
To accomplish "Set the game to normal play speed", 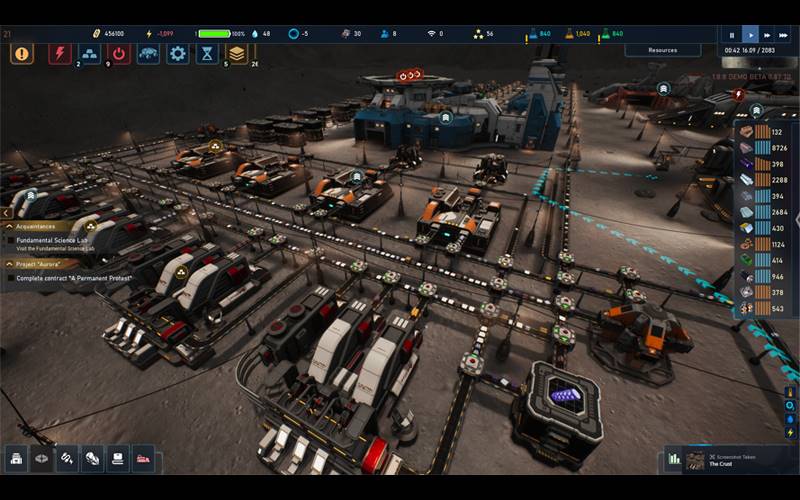I will [x=750, y=34].
